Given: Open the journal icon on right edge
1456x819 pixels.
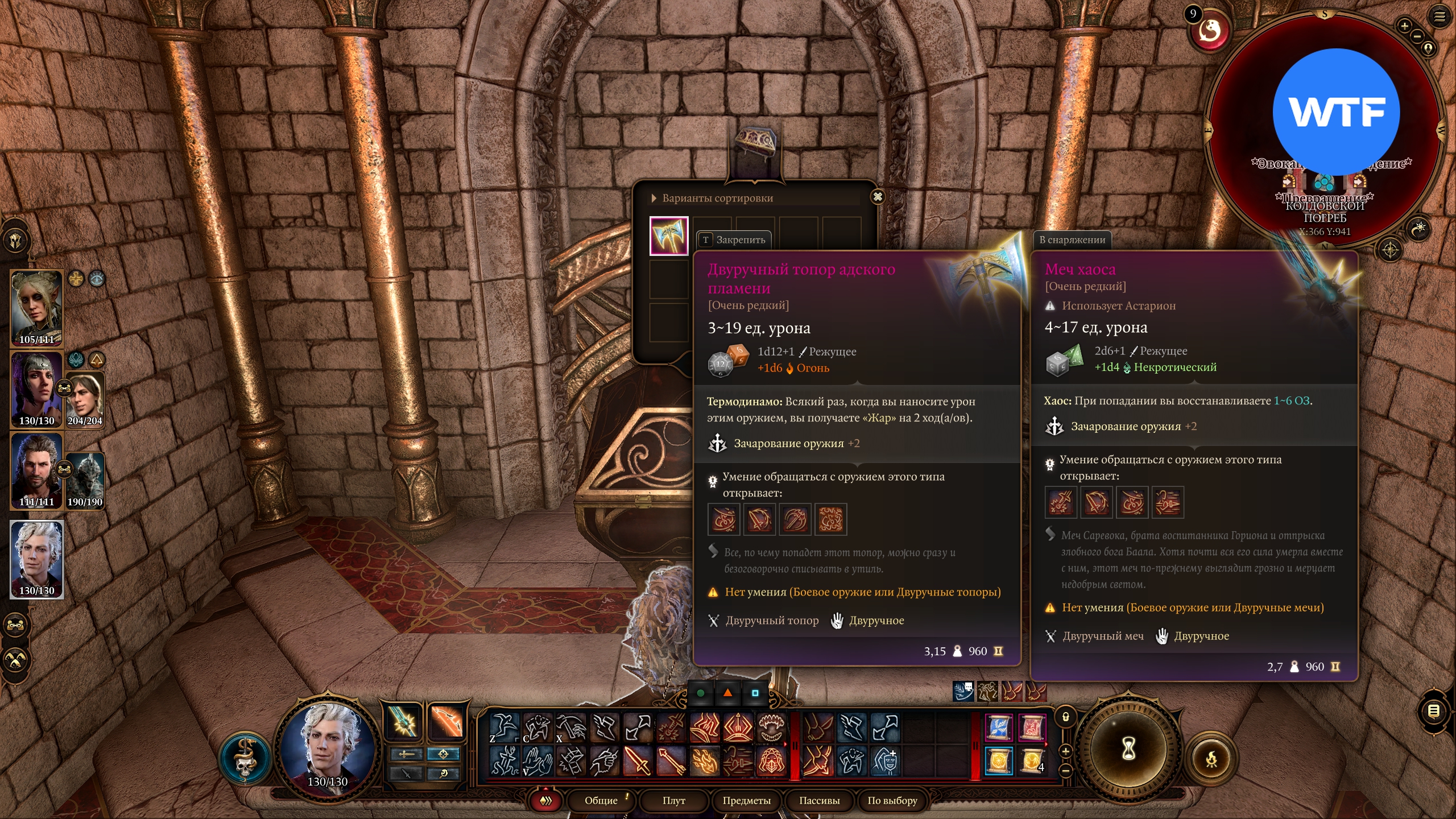Looking at the screenshot, I should coord(1434,711).
